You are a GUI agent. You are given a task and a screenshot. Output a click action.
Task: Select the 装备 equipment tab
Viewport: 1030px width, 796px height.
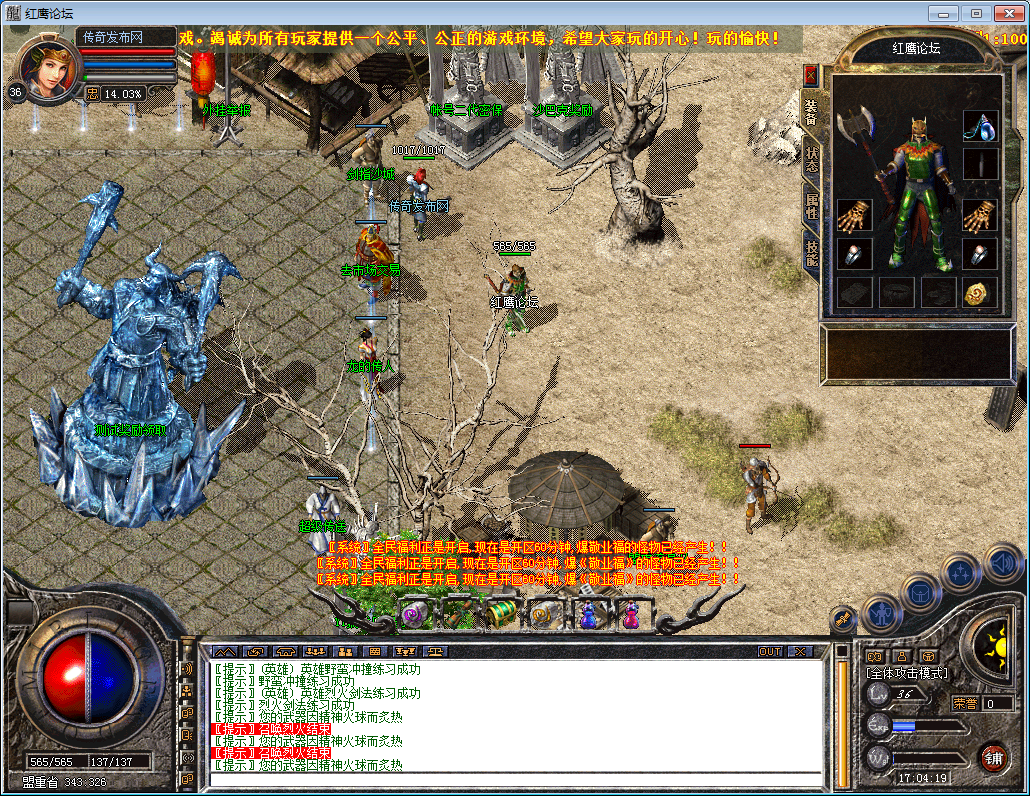pyautogui.click(x=811, y=111)
